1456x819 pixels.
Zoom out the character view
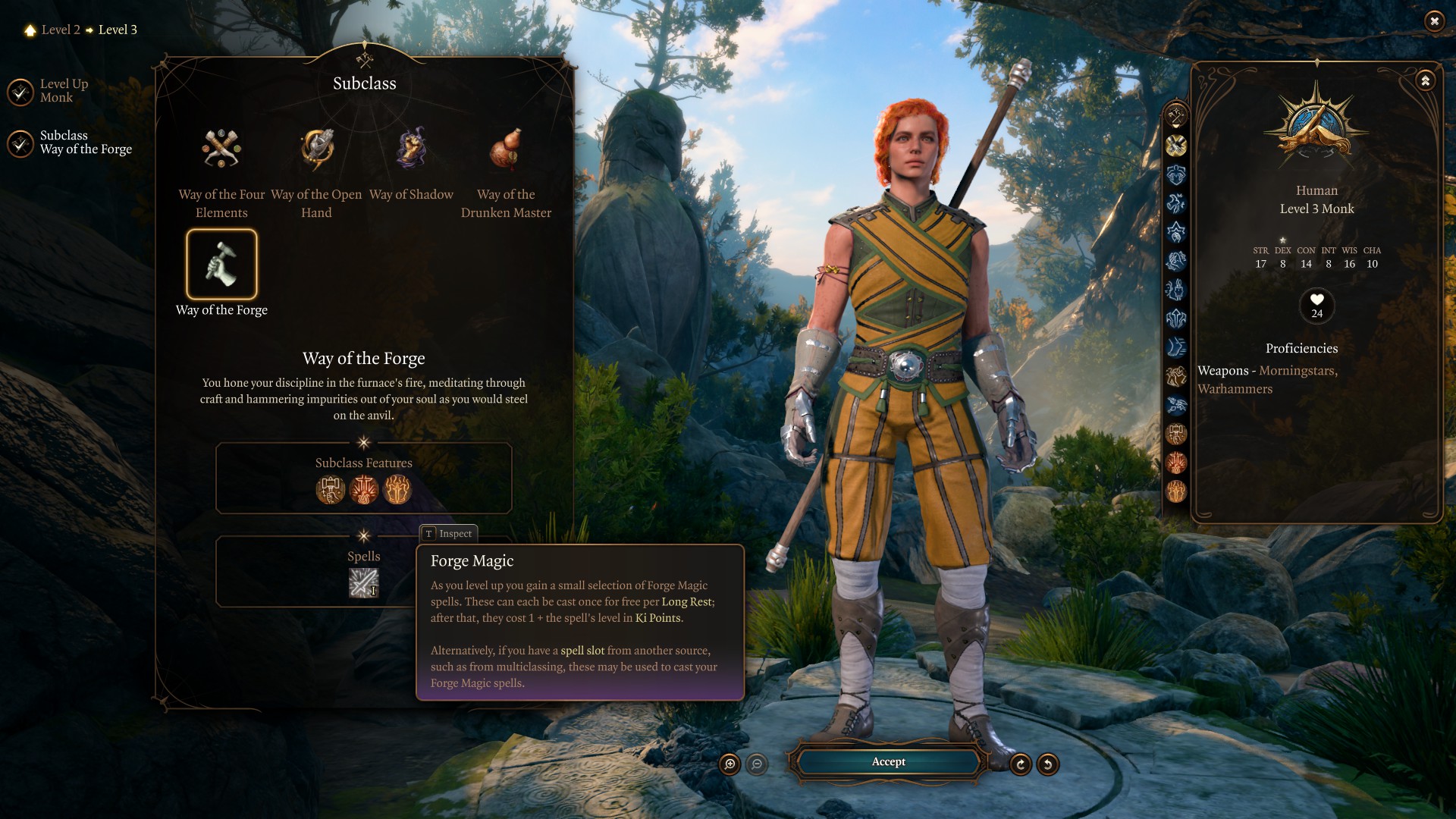point(757,764)
